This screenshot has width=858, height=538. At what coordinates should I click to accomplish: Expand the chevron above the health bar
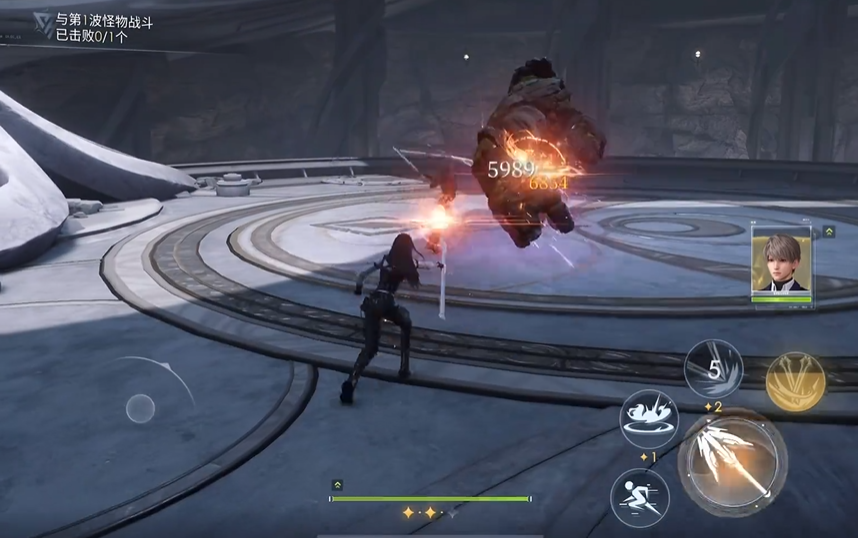pyautogui.click(x=338, y=484)
